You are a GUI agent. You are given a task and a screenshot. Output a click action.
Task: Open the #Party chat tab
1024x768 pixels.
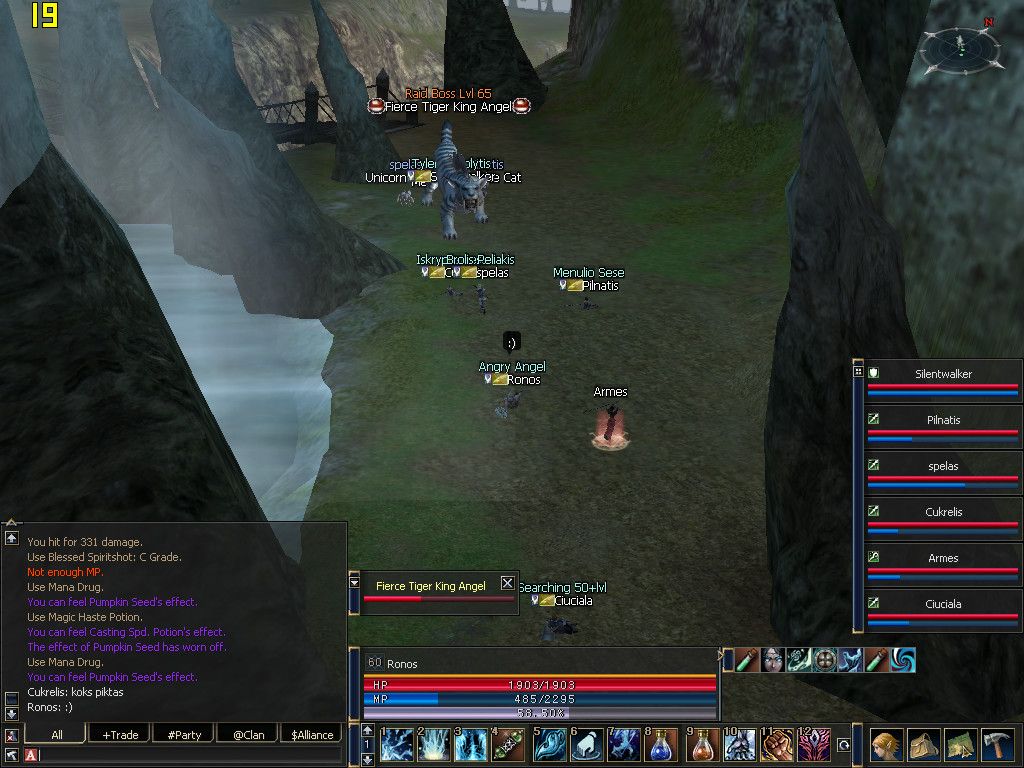pos(184,735)
